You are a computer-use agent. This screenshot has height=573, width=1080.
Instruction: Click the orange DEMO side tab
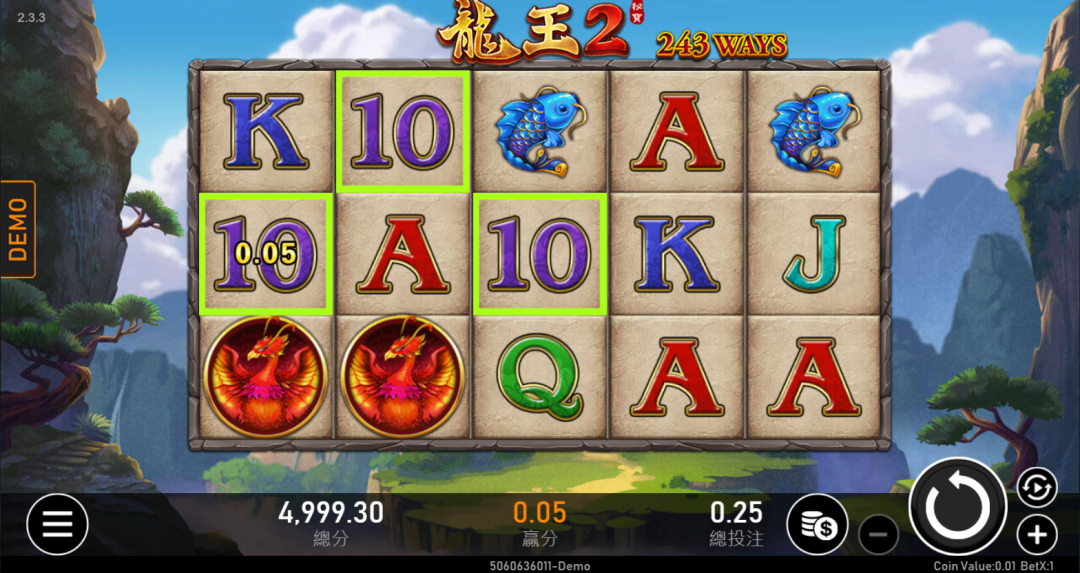[18, 229]
